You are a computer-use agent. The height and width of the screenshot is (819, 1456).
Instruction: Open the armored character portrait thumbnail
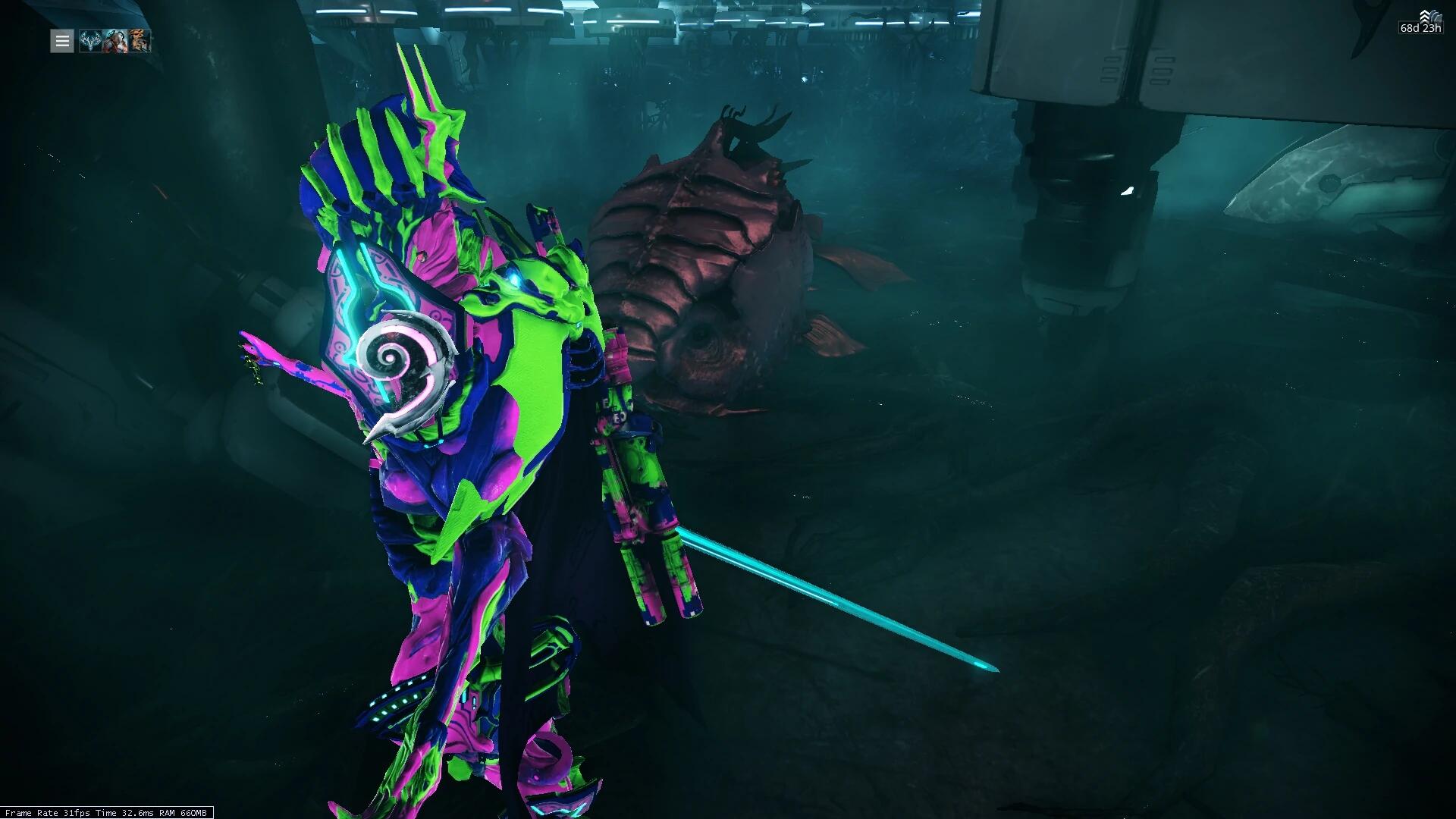[x=115, y=41]
